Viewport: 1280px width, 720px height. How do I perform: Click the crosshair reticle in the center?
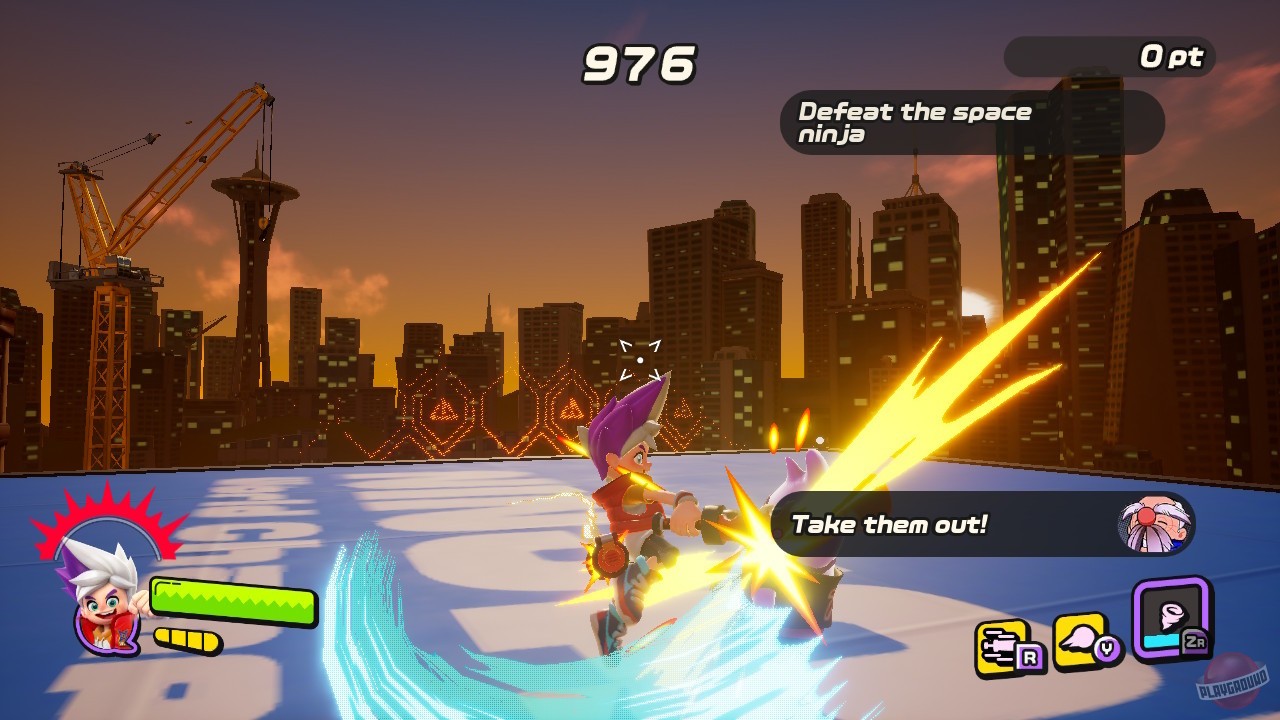641,358
